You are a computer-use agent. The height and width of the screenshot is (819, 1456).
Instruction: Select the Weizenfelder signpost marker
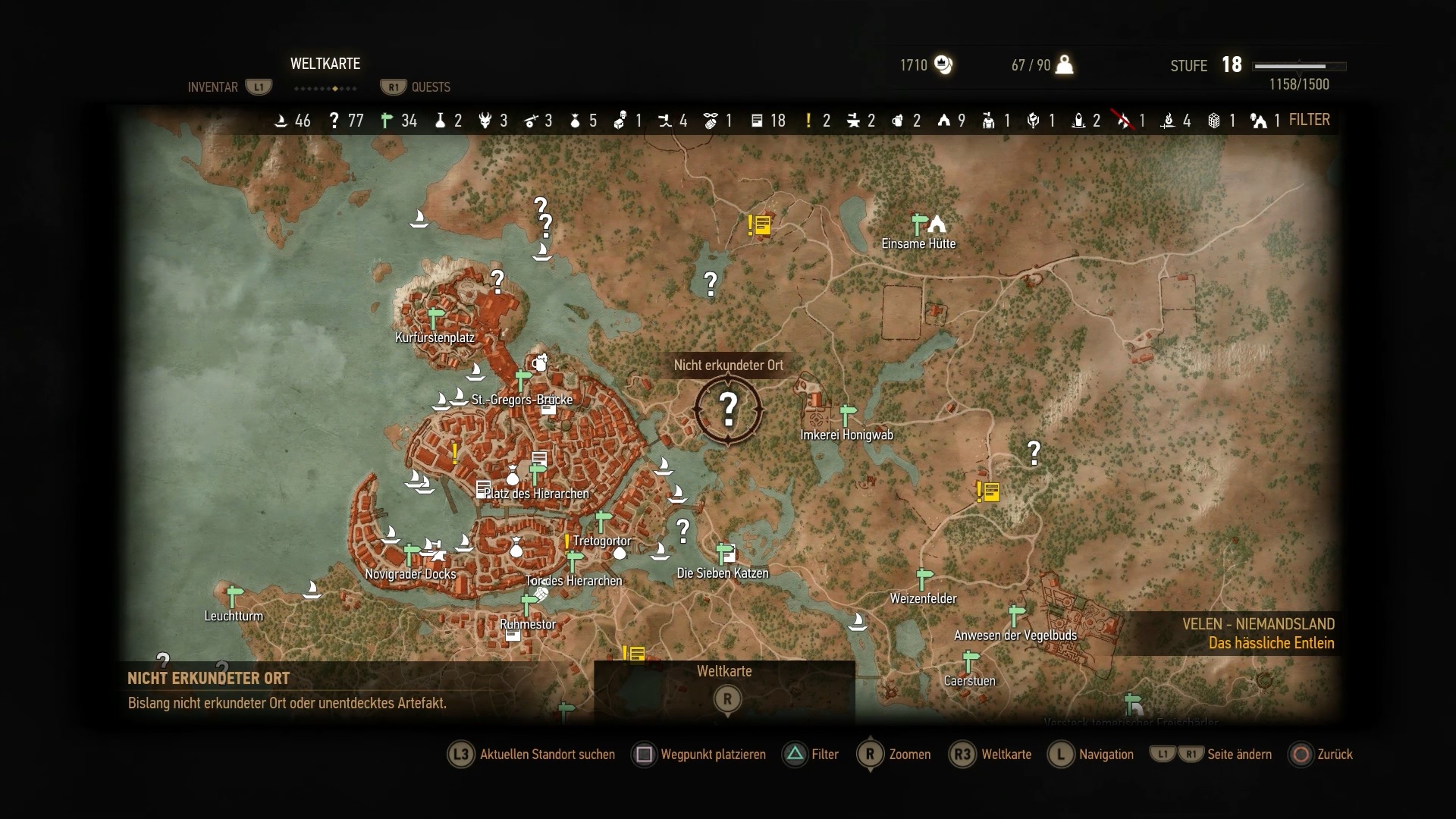click(x=924, y=579)
